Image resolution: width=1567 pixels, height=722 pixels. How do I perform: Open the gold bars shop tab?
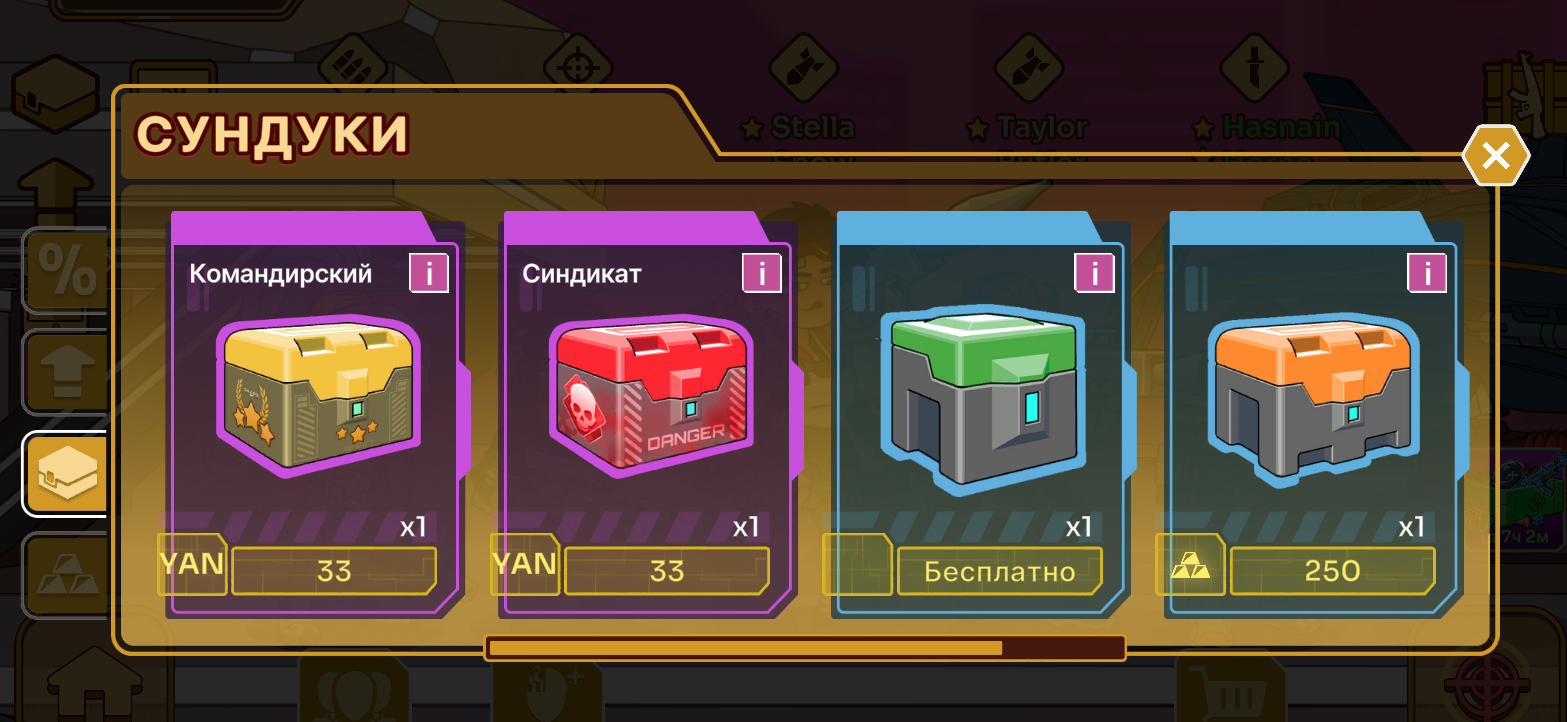coord(66,575)
